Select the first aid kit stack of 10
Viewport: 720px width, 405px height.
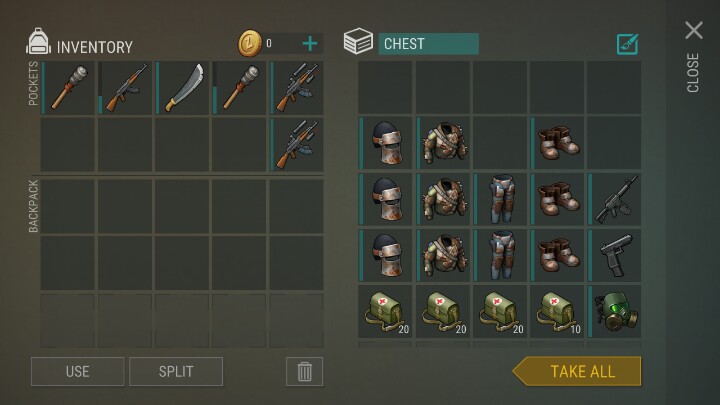(558, 313)
